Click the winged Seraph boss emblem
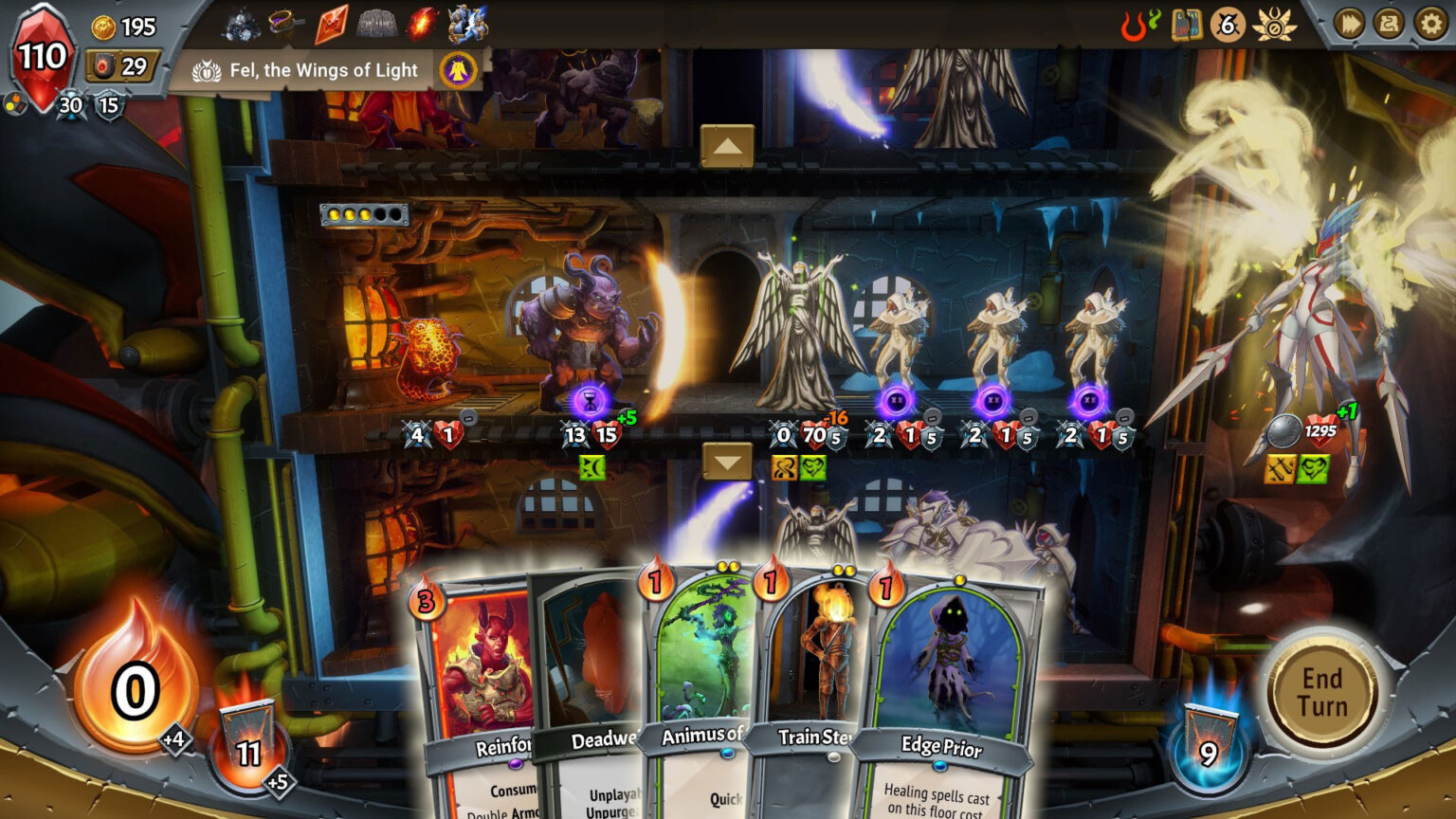Viewport: 1456px width, 819px height. tap(1277, 25)
